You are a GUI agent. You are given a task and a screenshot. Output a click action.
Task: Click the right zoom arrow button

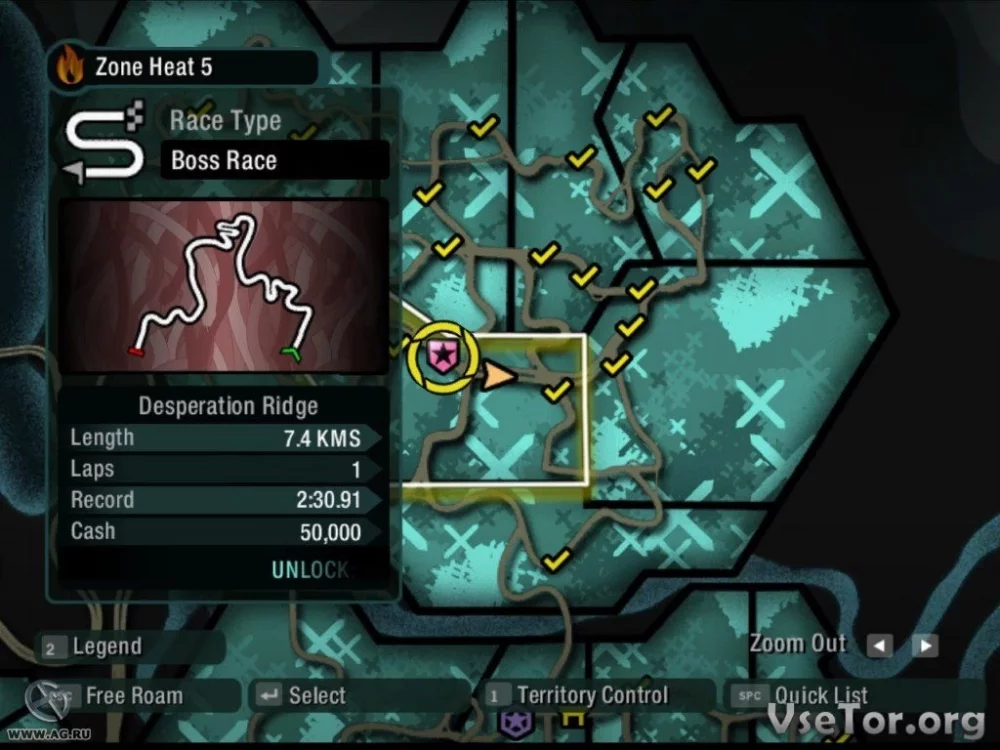click(x=925, y=646)
